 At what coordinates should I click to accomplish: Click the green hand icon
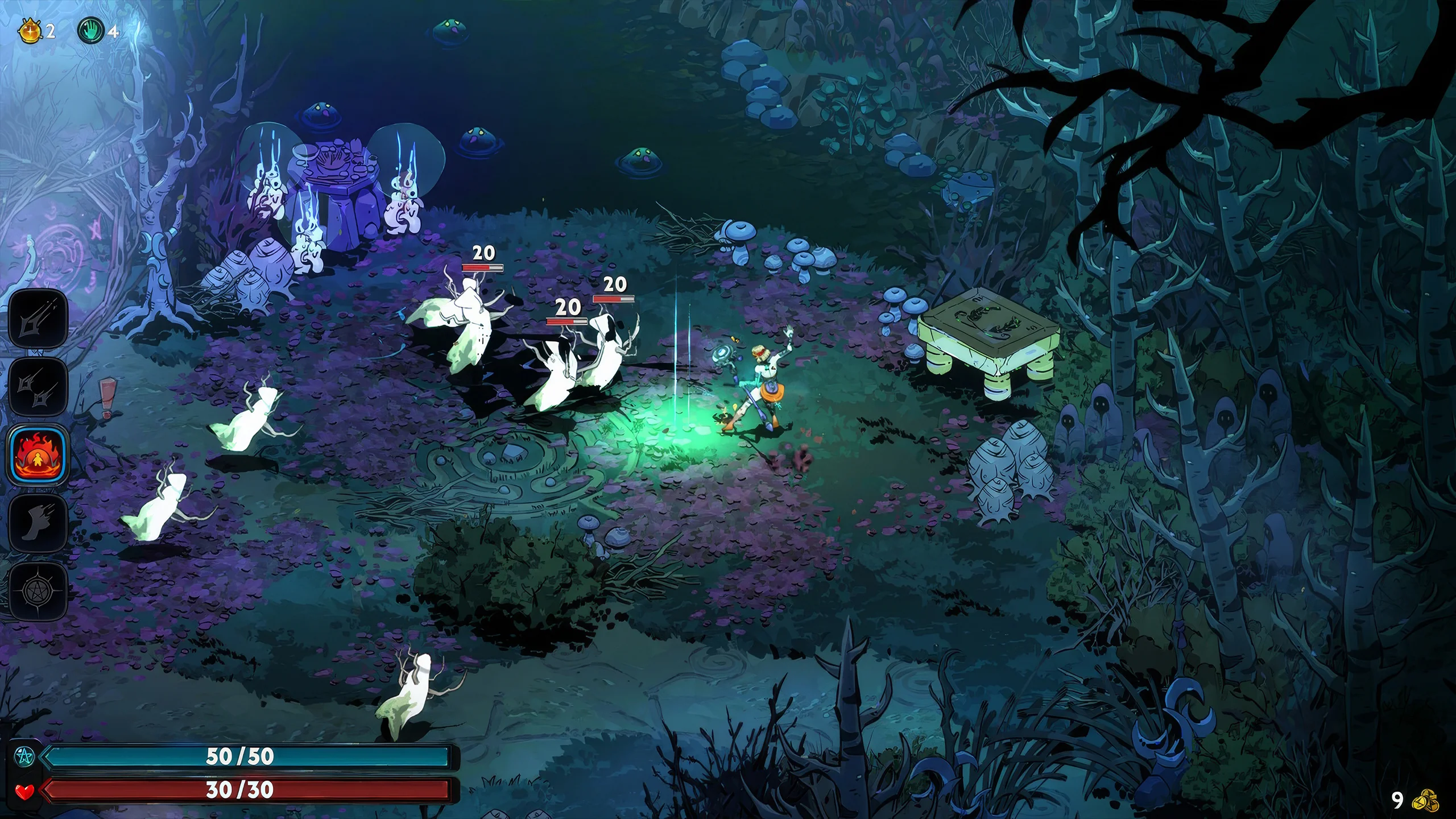pos(91,30)
